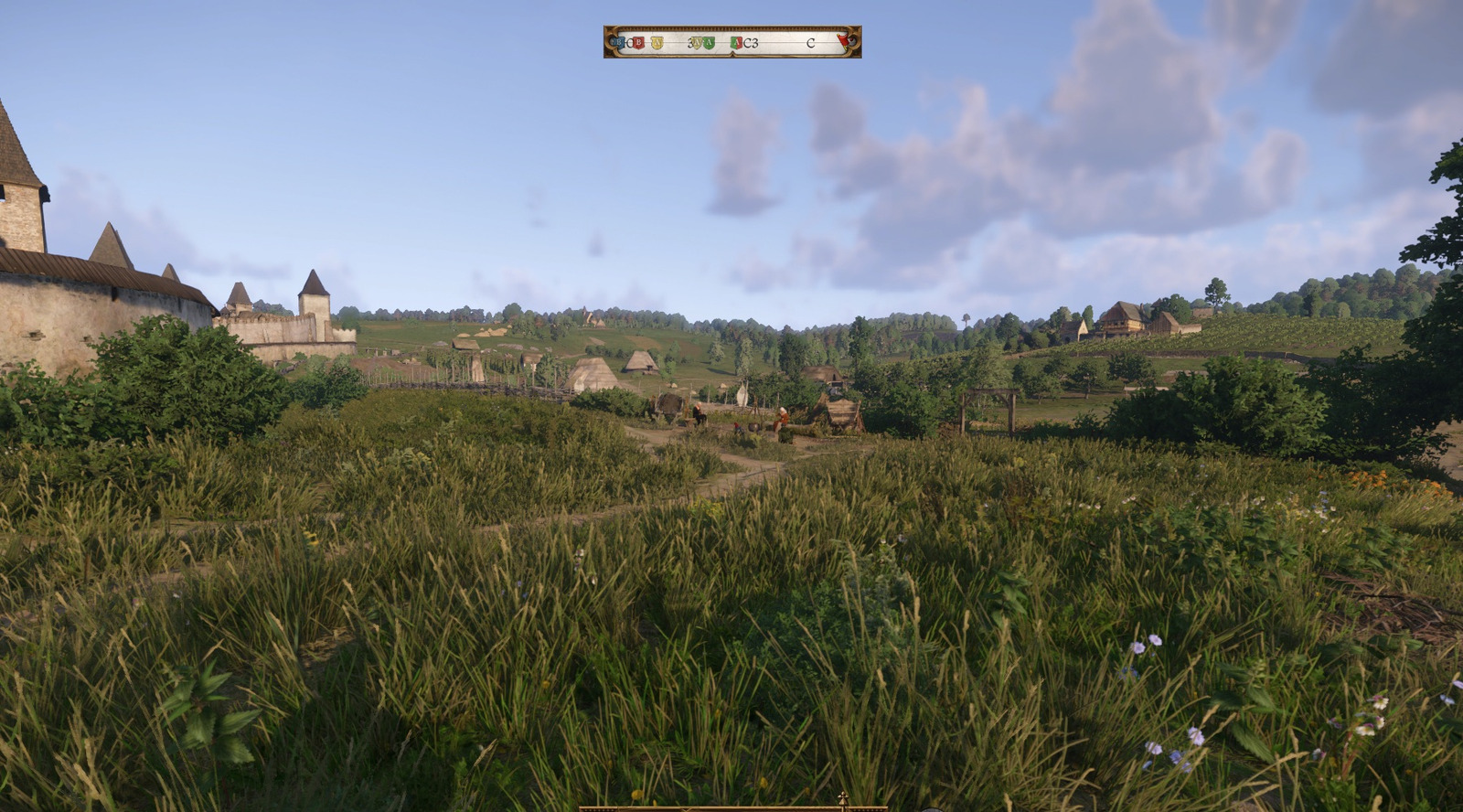Click the center pointer notch under the compass
The width and height of the screenshot is (1463, 812).
pos(731,53)
